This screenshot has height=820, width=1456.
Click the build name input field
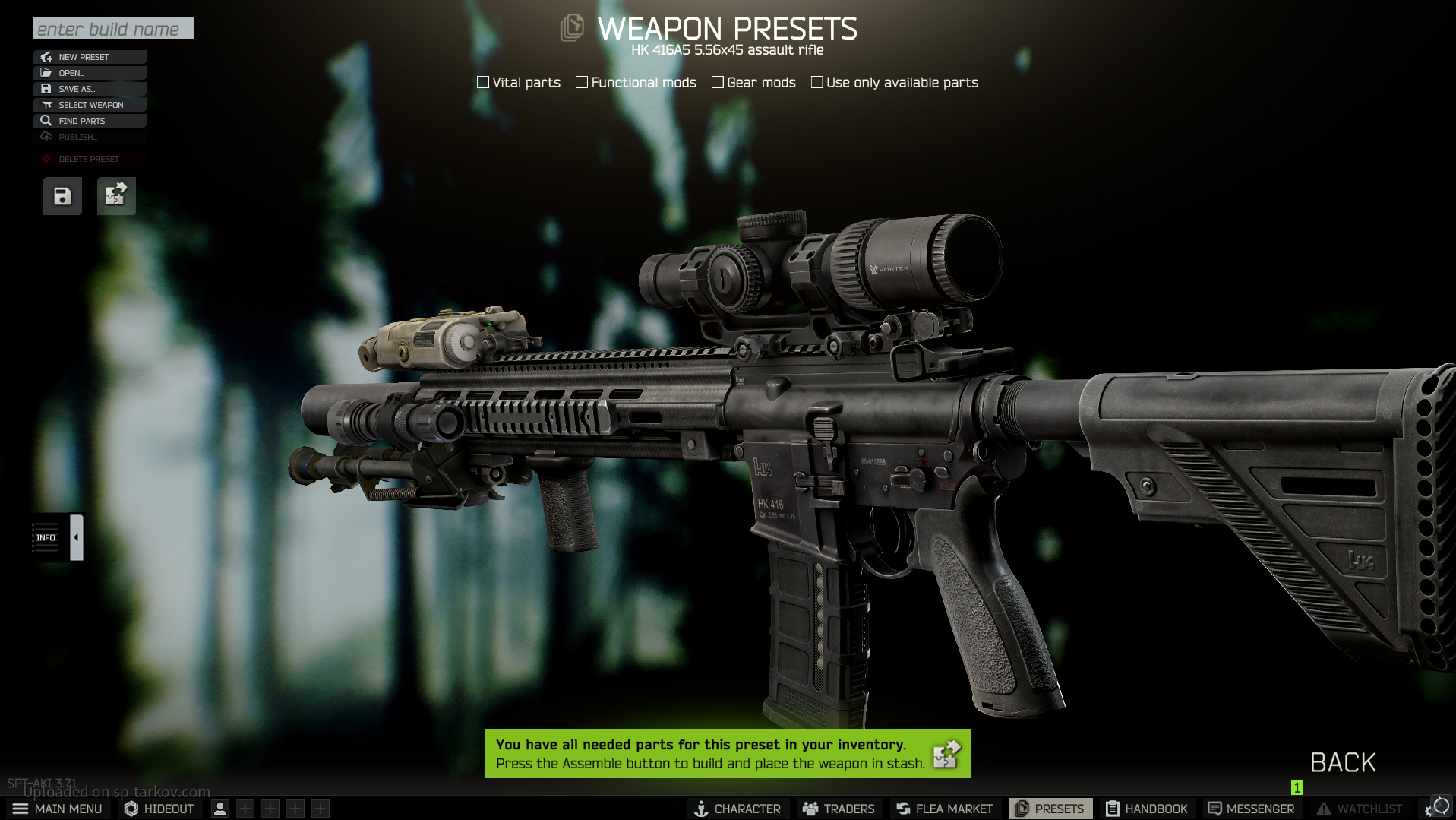tap(113, 29)
